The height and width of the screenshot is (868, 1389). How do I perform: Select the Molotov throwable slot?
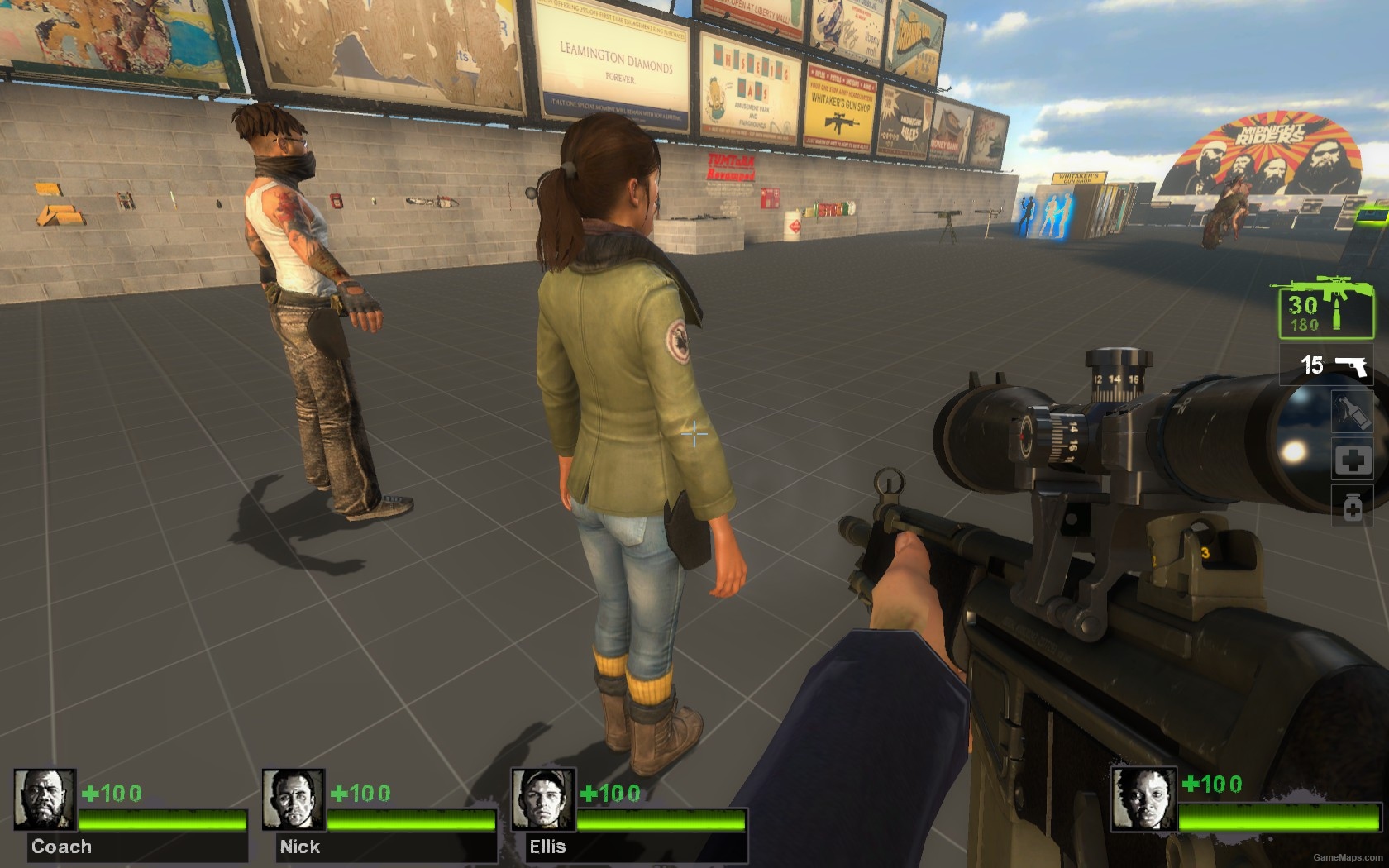point(1352,411)
